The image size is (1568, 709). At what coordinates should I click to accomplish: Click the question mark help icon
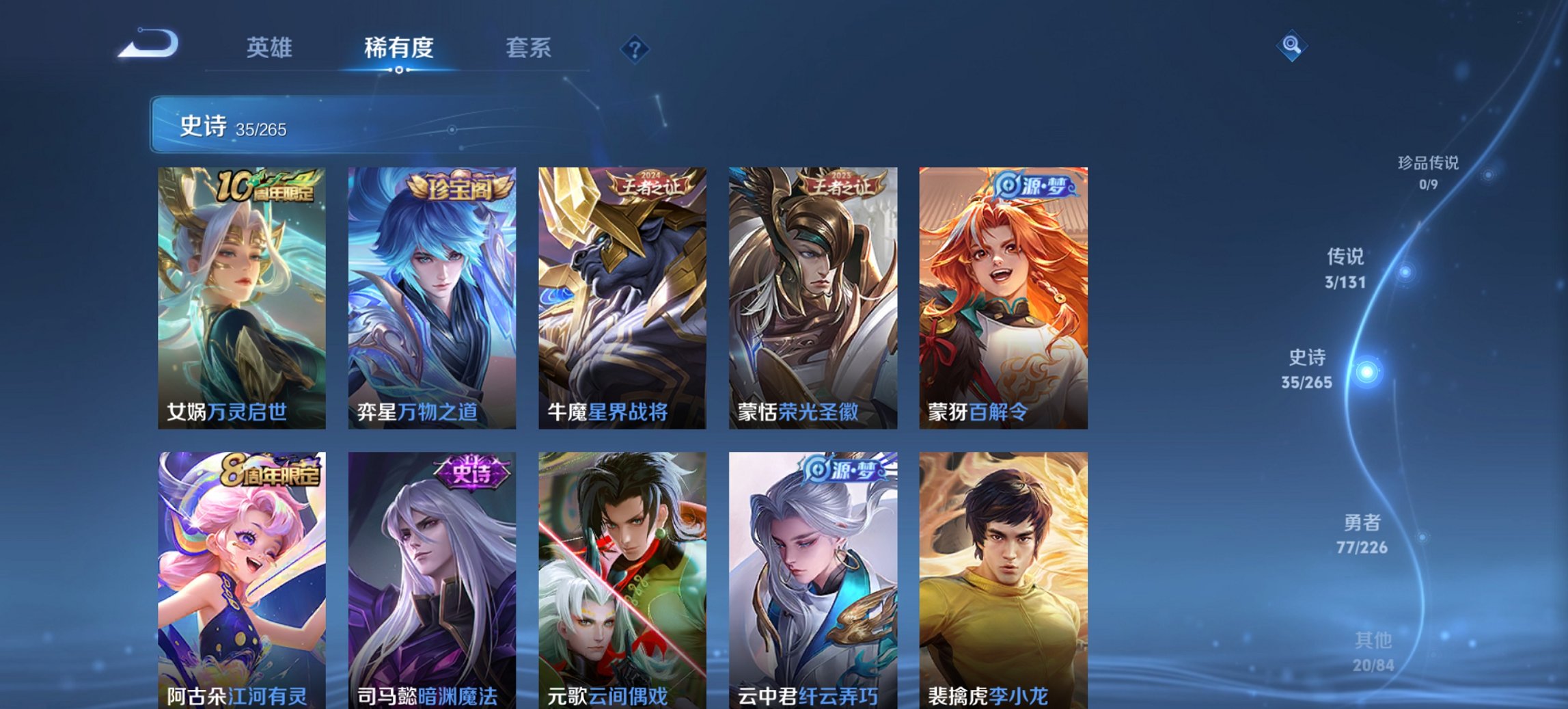[x=634, y=48]
